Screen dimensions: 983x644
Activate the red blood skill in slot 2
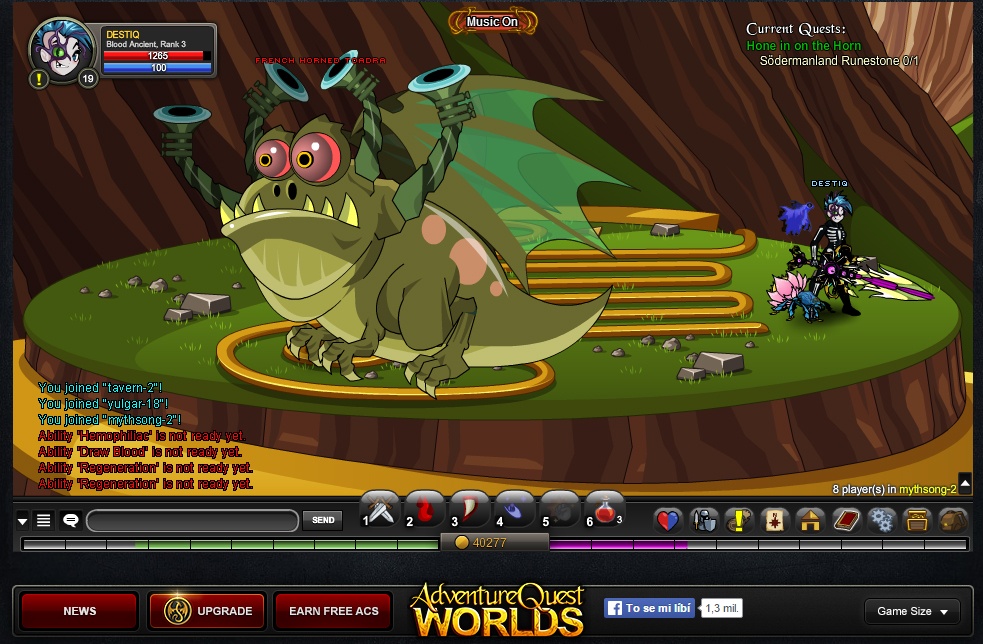point(424,509)
